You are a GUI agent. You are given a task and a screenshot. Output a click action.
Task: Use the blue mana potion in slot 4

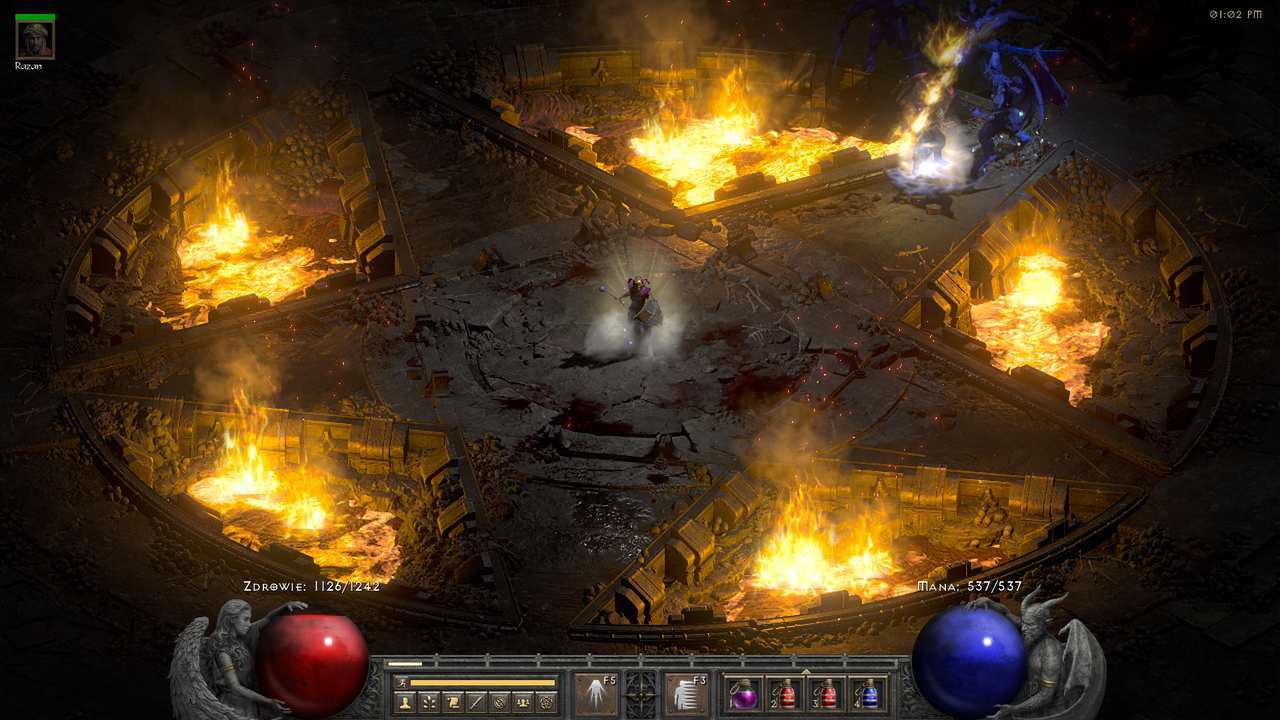tap(869, 695)
